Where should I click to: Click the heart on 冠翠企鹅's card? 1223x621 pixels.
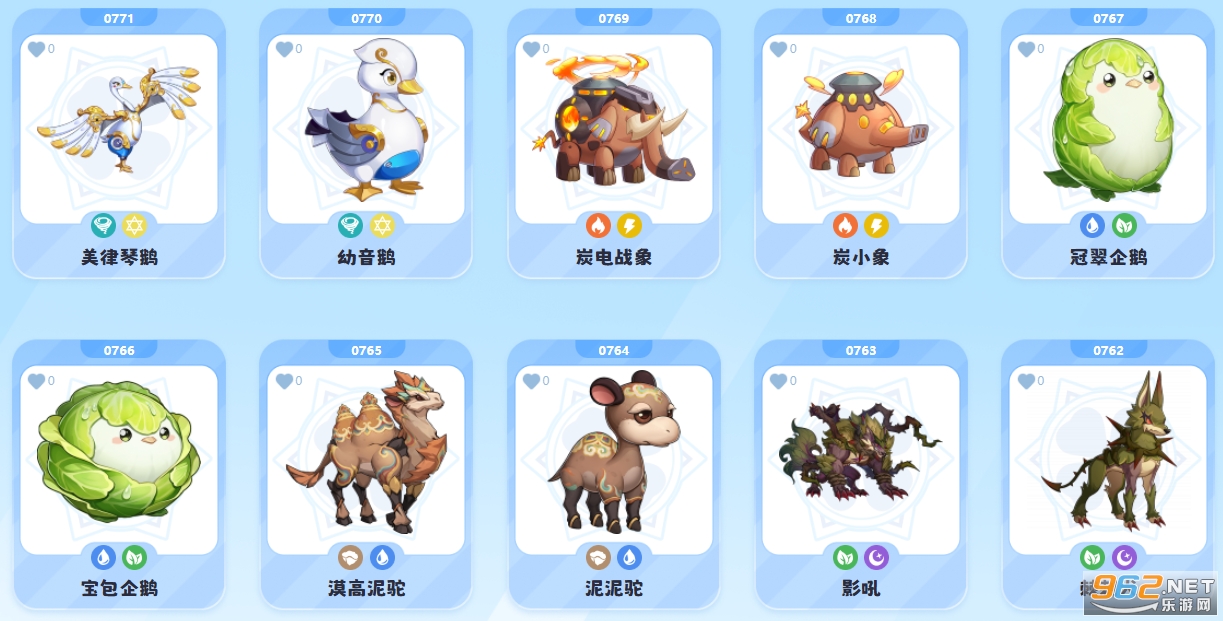1026,49
